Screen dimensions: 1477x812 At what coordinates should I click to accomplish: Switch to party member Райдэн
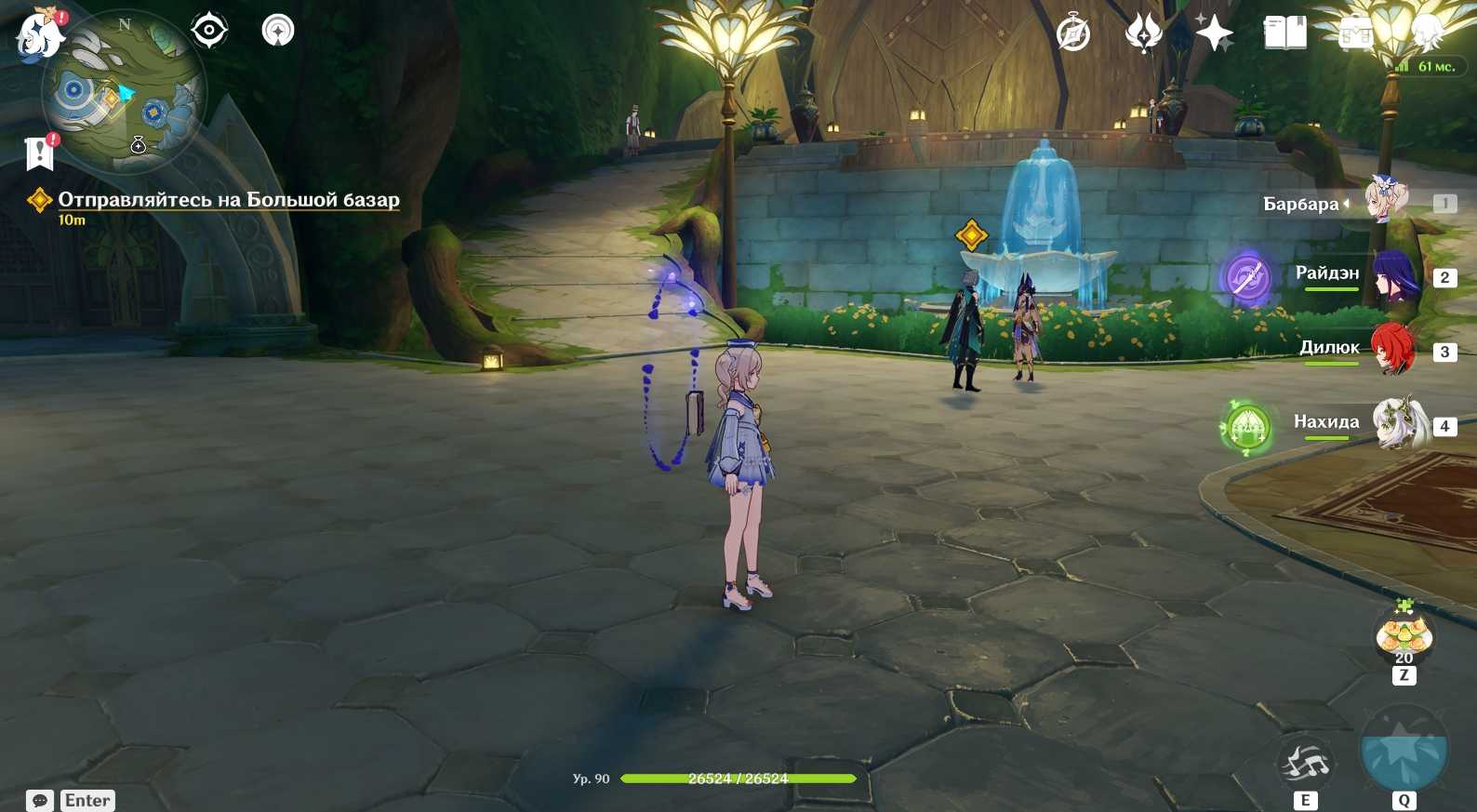click(x=1391, y=276)
